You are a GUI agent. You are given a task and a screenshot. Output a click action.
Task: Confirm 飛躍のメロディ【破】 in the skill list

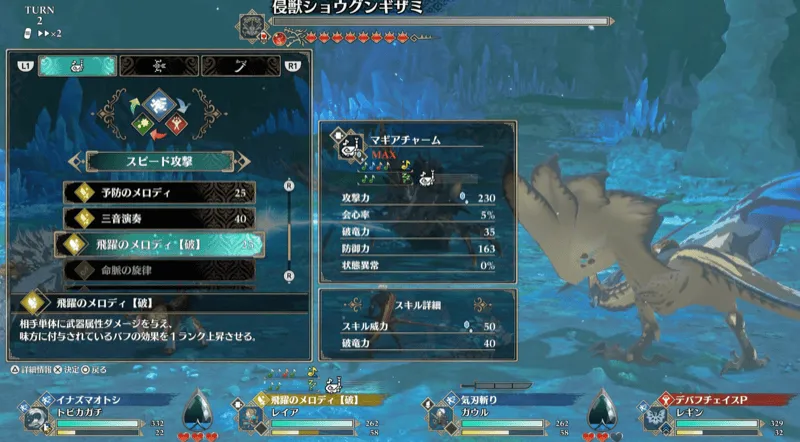click(160, 244)
